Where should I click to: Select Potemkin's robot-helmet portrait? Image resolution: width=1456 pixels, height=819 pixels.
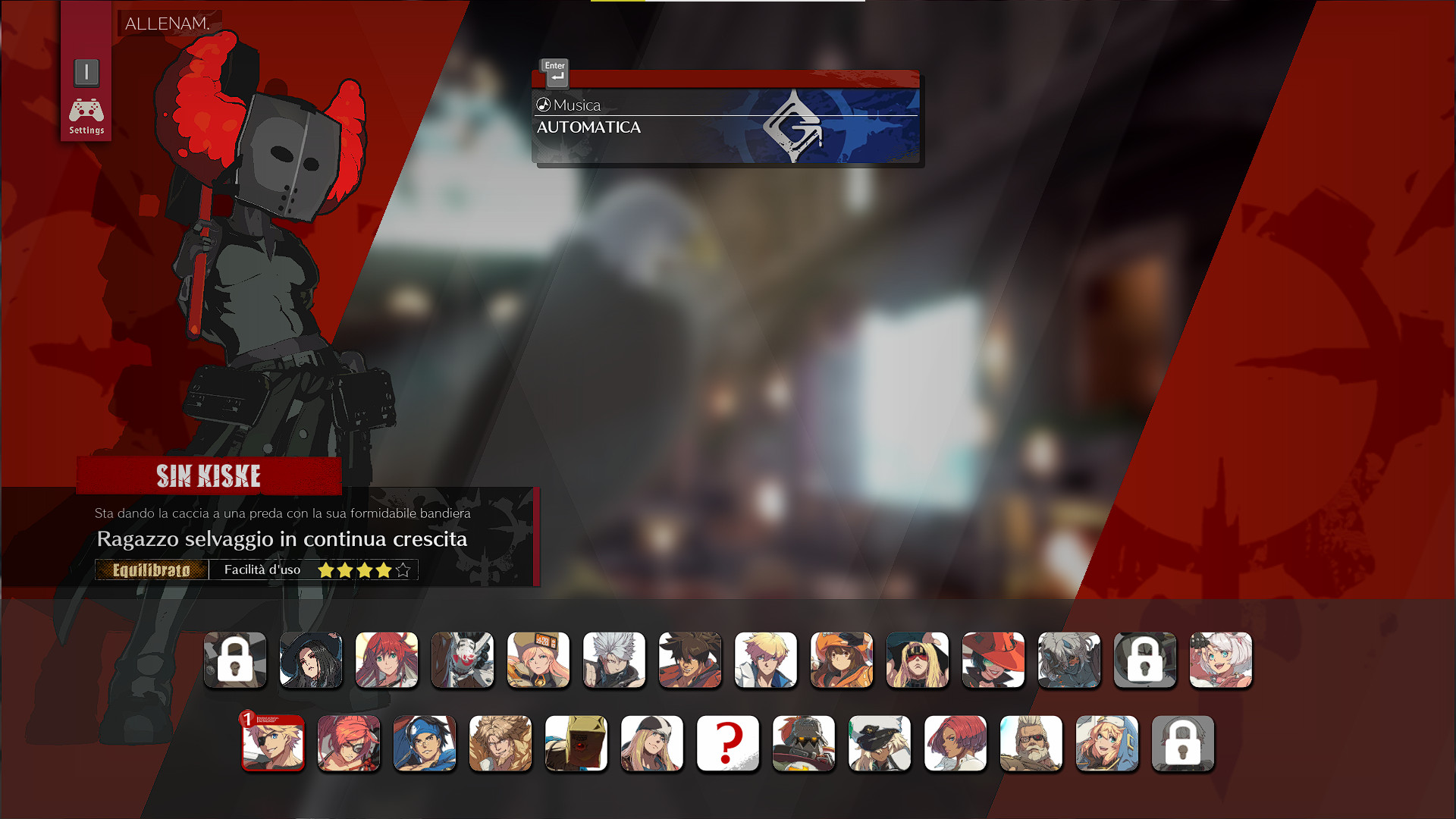(804, 744)
